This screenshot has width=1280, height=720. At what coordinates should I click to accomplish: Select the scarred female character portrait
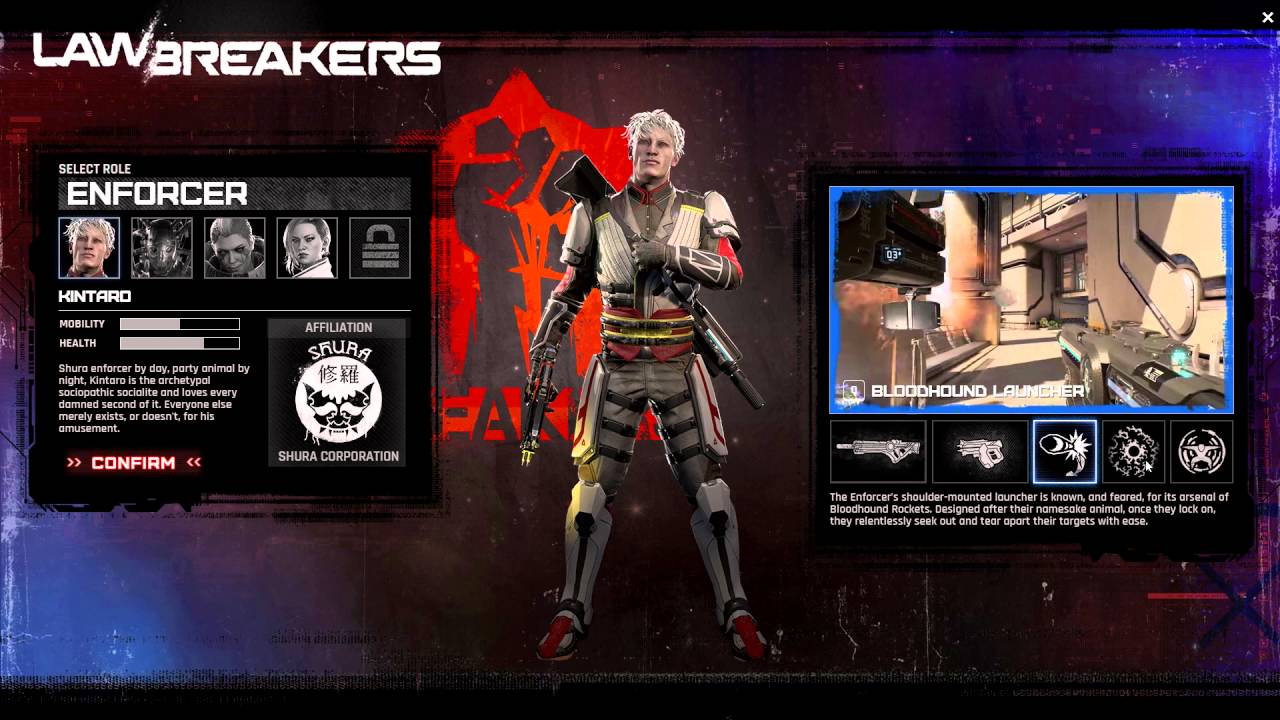(234, 247)
